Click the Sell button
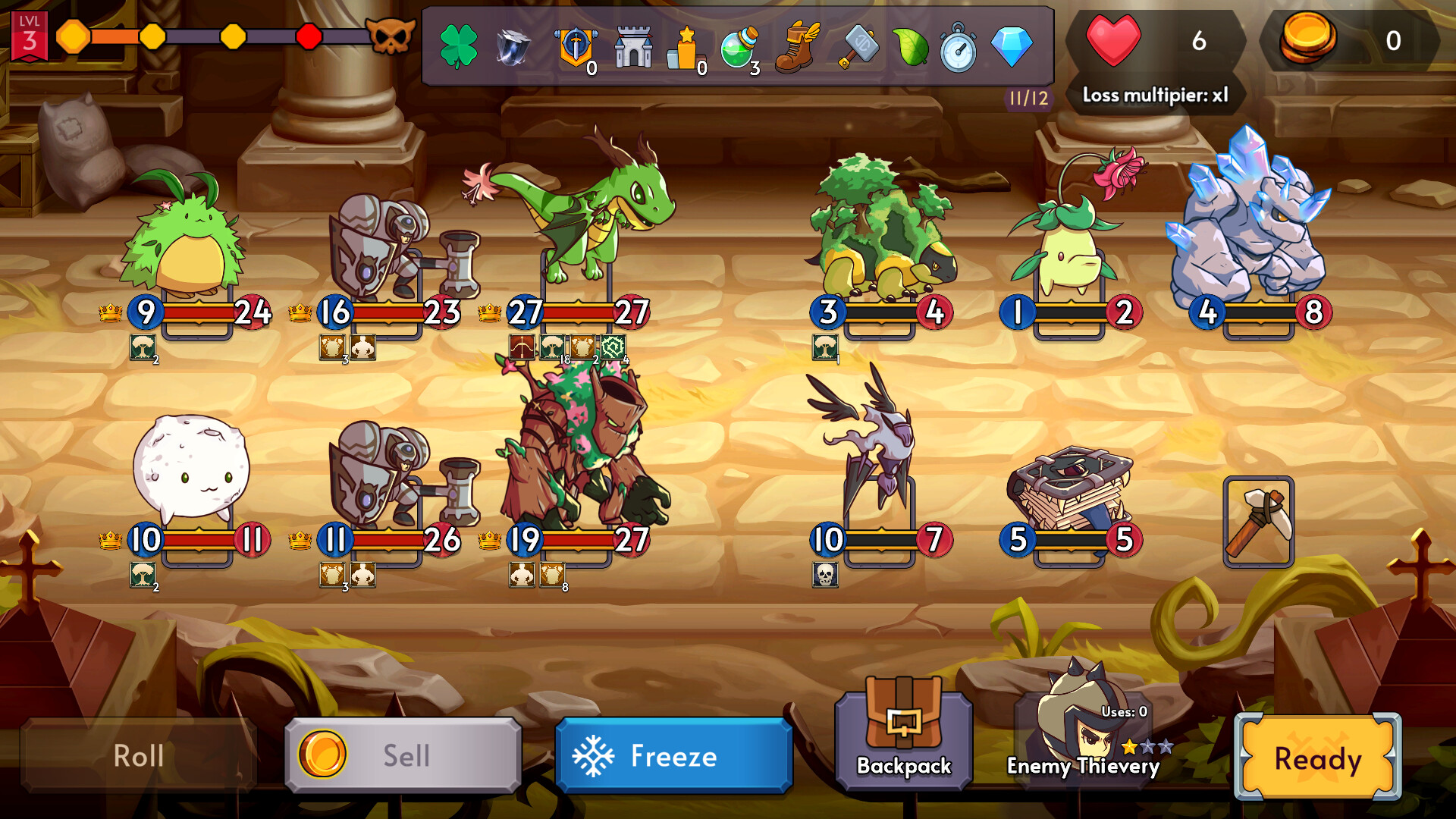1456x819 pixels. [402, 755]
